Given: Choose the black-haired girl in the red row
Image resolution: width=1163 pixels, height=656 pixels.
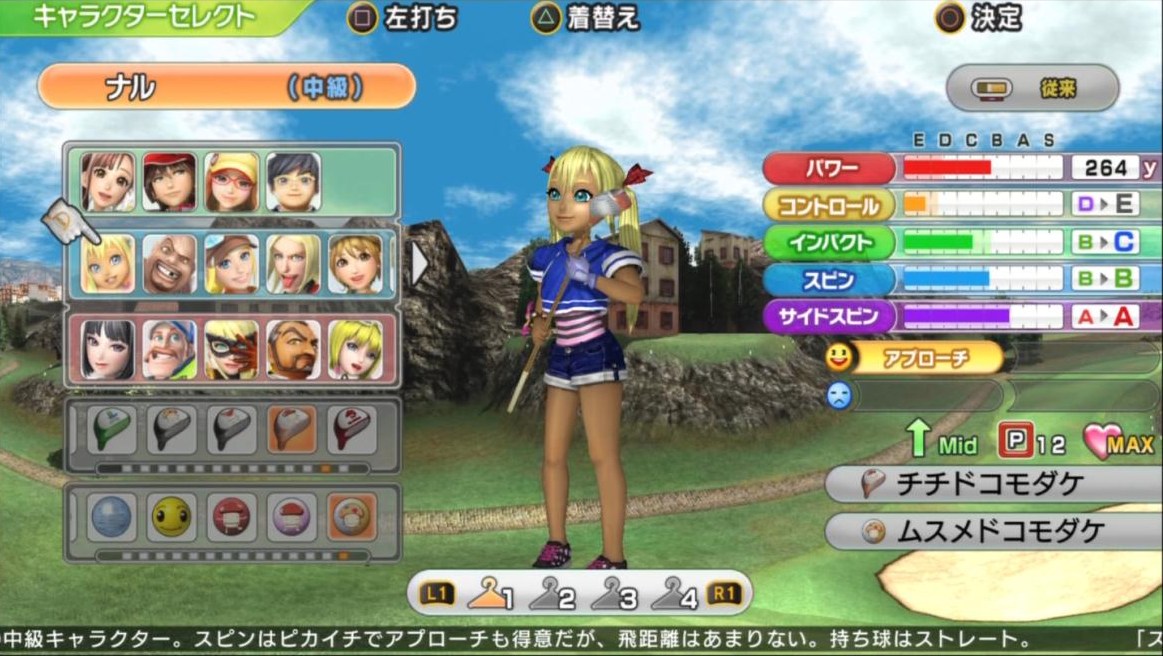Looking at the screenshot, I should pos(107,349).
